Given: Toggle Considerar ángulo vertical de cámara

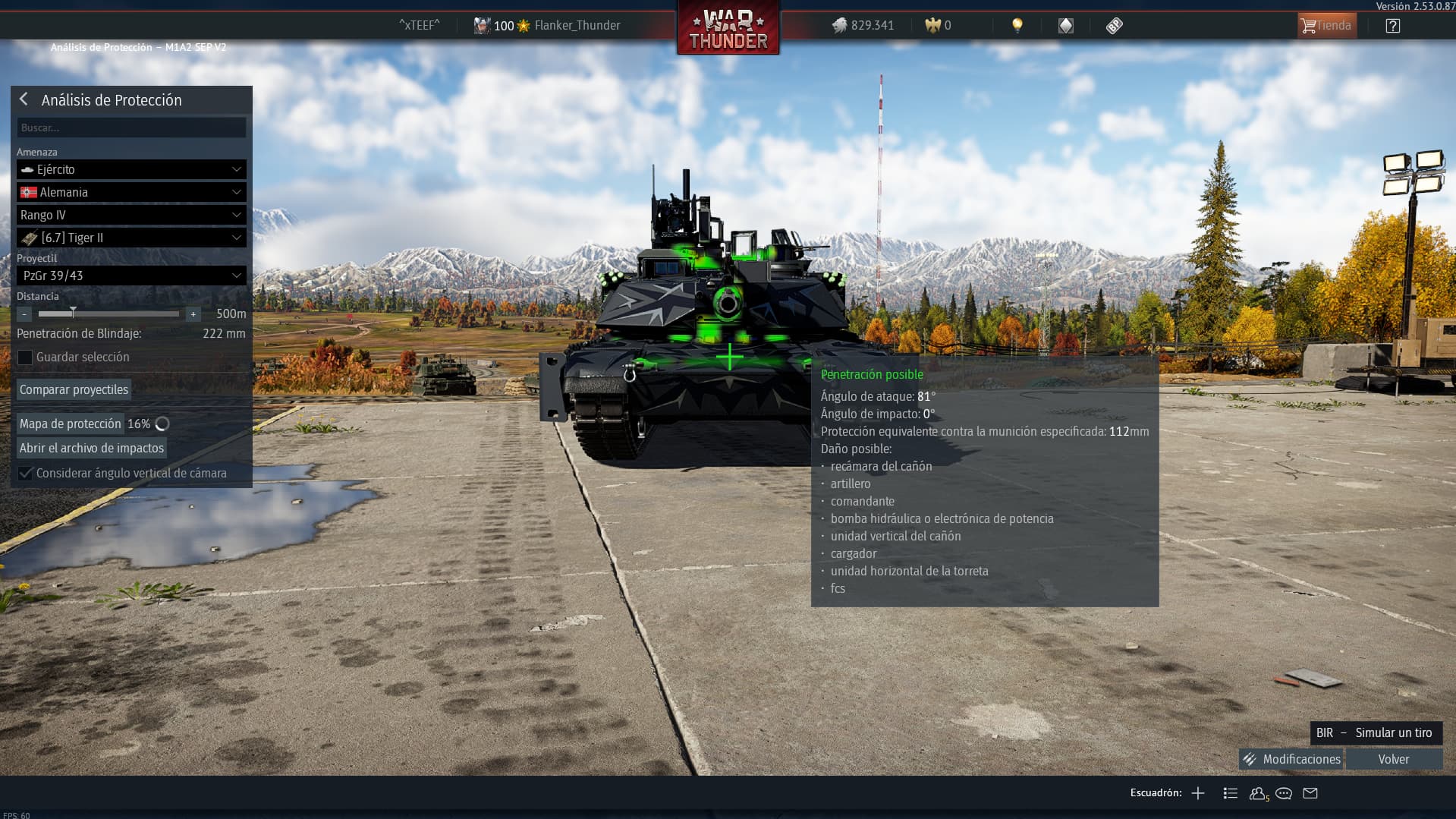Looking at the screenshot, I should click(25, 474).
